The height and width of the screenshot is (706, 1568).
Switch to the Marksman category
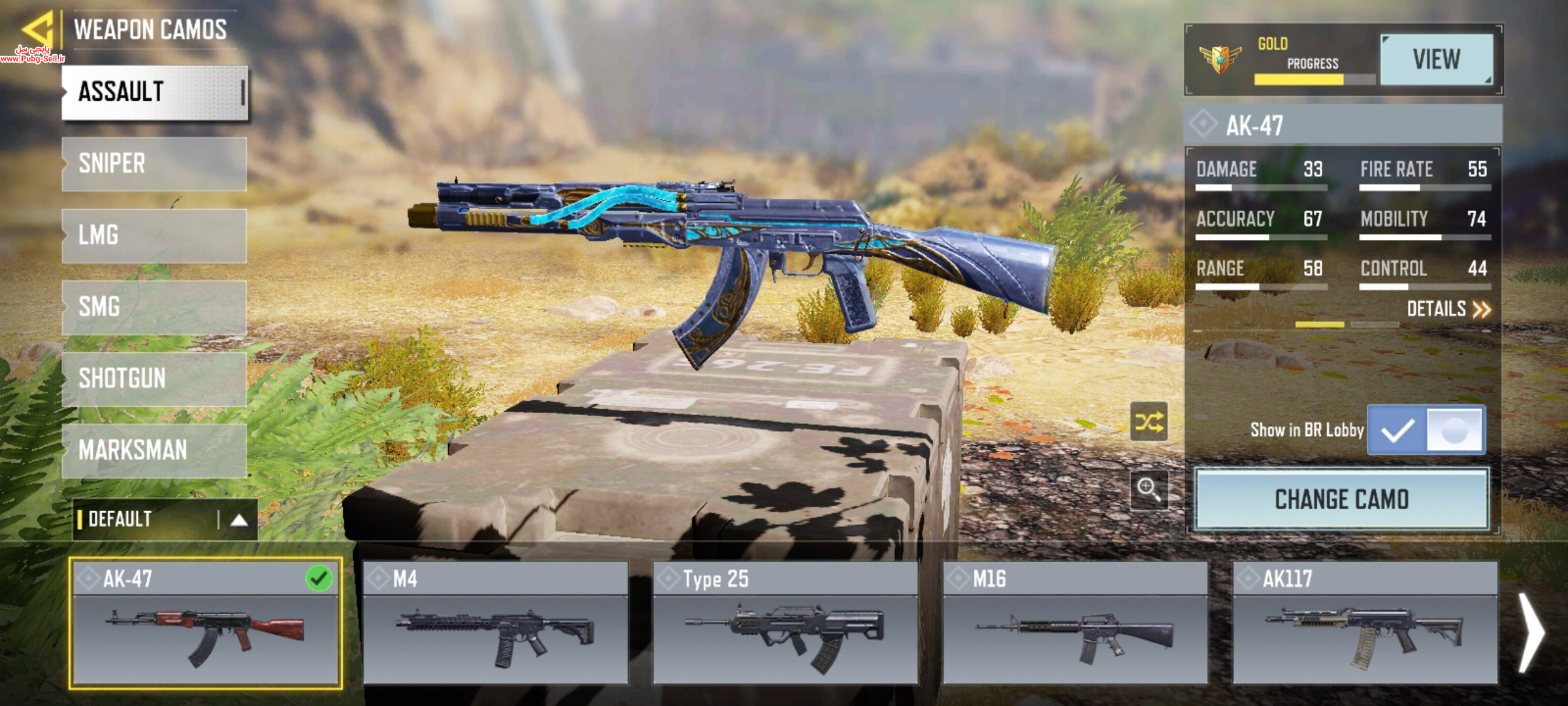pyautogui.click(x=154, y=450)
